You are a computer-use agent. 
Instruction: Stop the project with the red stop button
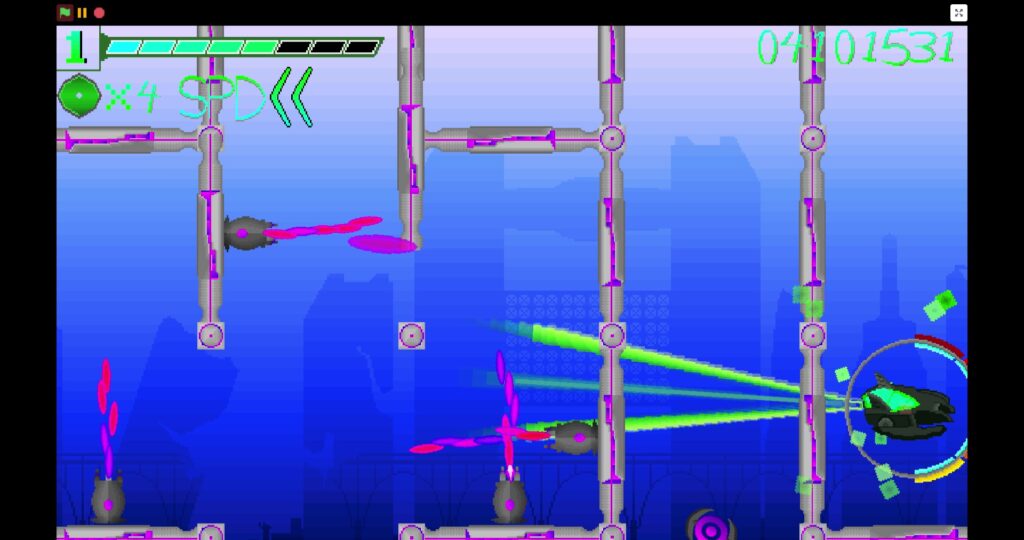pyautogui.click(x=99, y=13)
